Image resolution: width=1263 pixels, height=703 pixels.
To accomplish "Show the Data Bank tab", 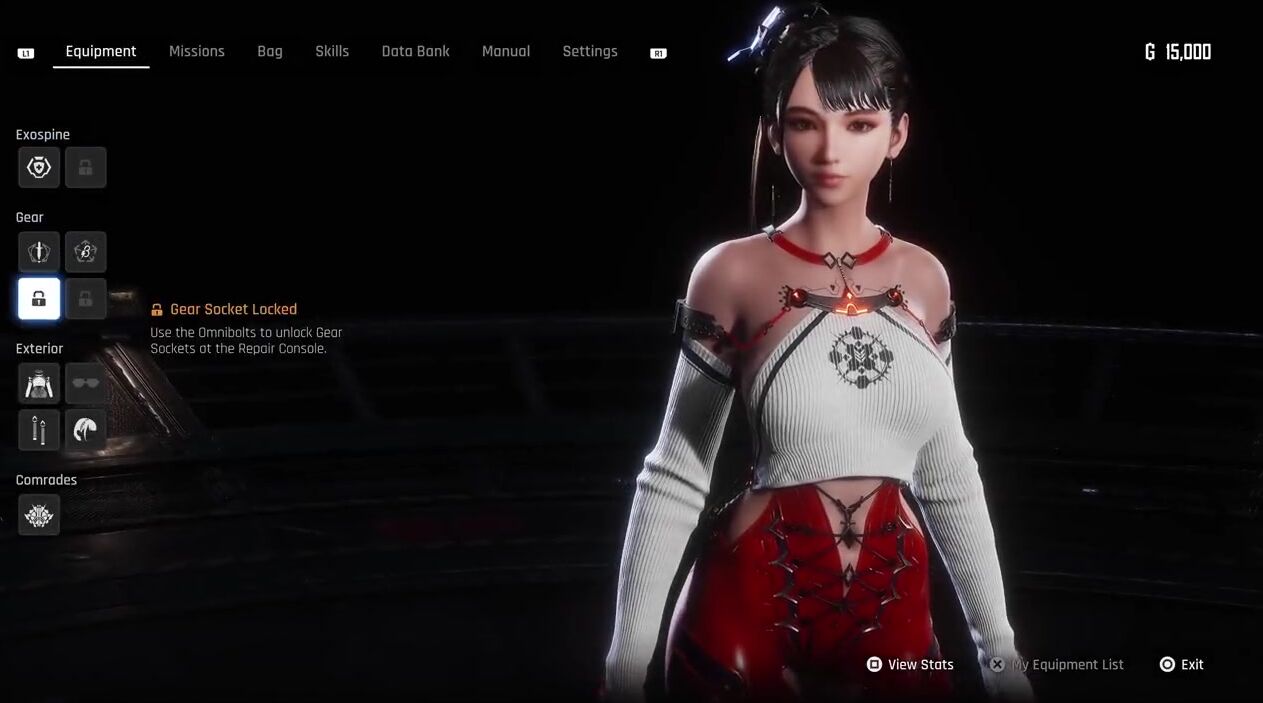I will pyautogui.click(x=415, y=51).
